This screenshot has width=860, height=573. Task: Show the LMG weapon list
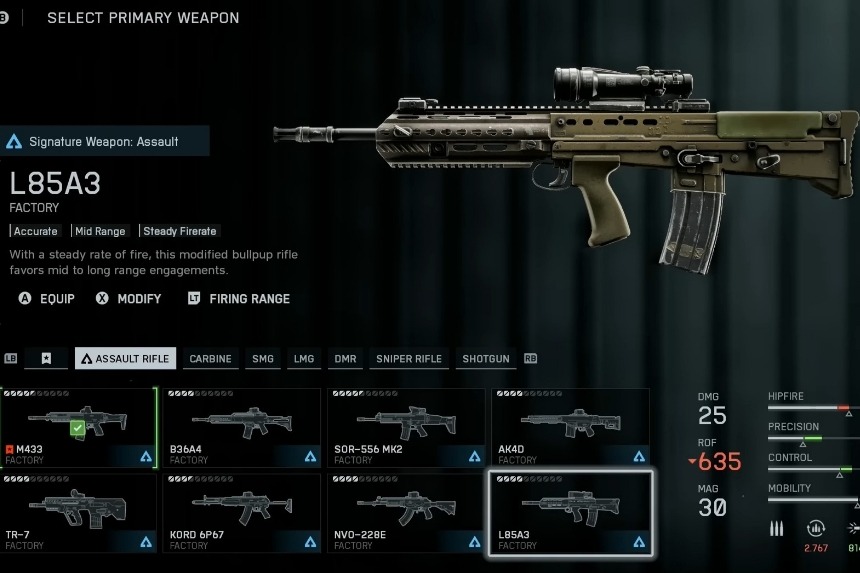304,358
